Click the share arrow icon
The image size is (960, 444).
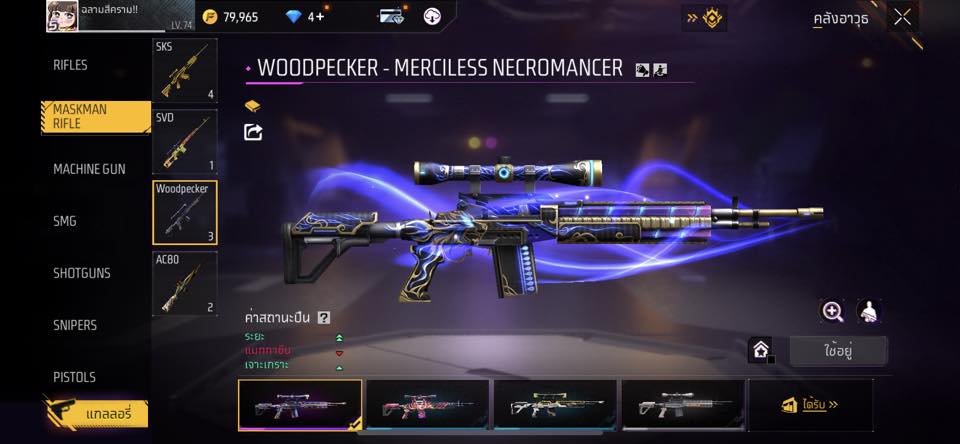(254, 132)
